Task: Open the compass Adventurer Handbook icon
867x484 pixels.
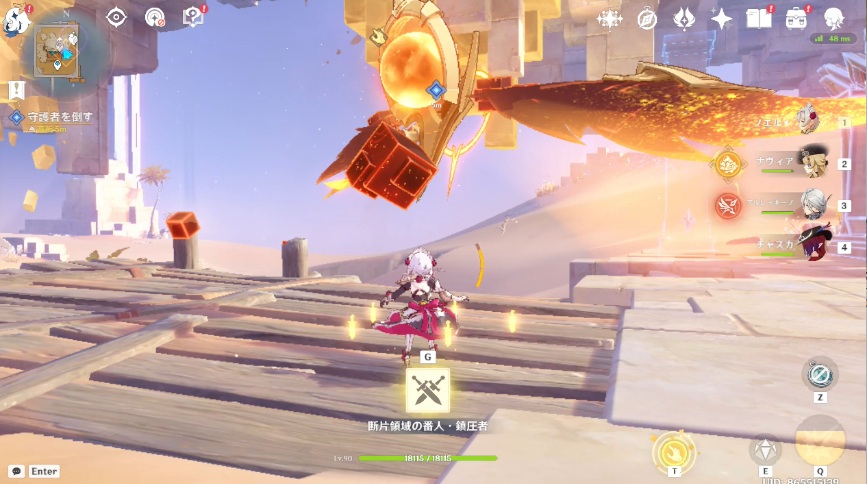Action: pos(647,18)
